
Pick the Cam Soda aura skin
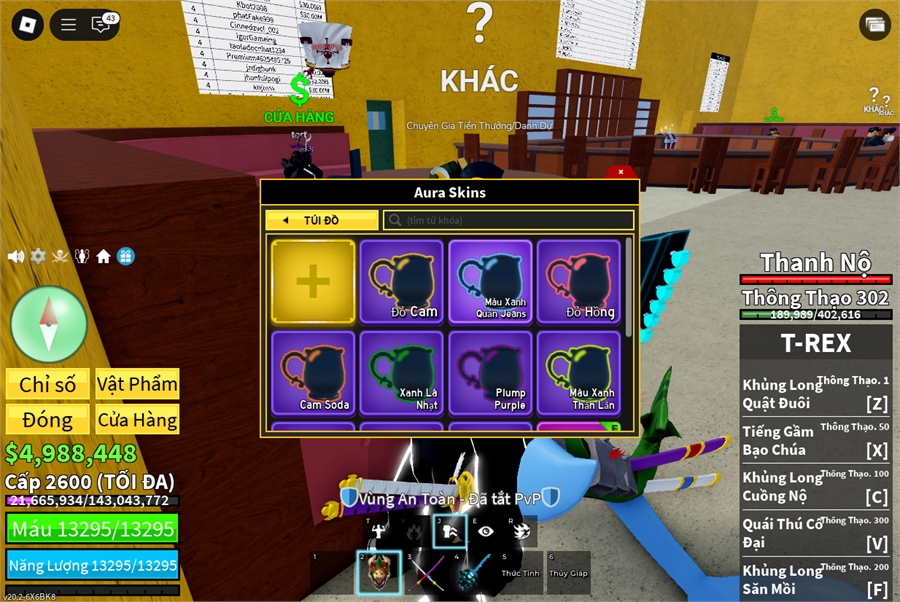click(x=313, y=373)
